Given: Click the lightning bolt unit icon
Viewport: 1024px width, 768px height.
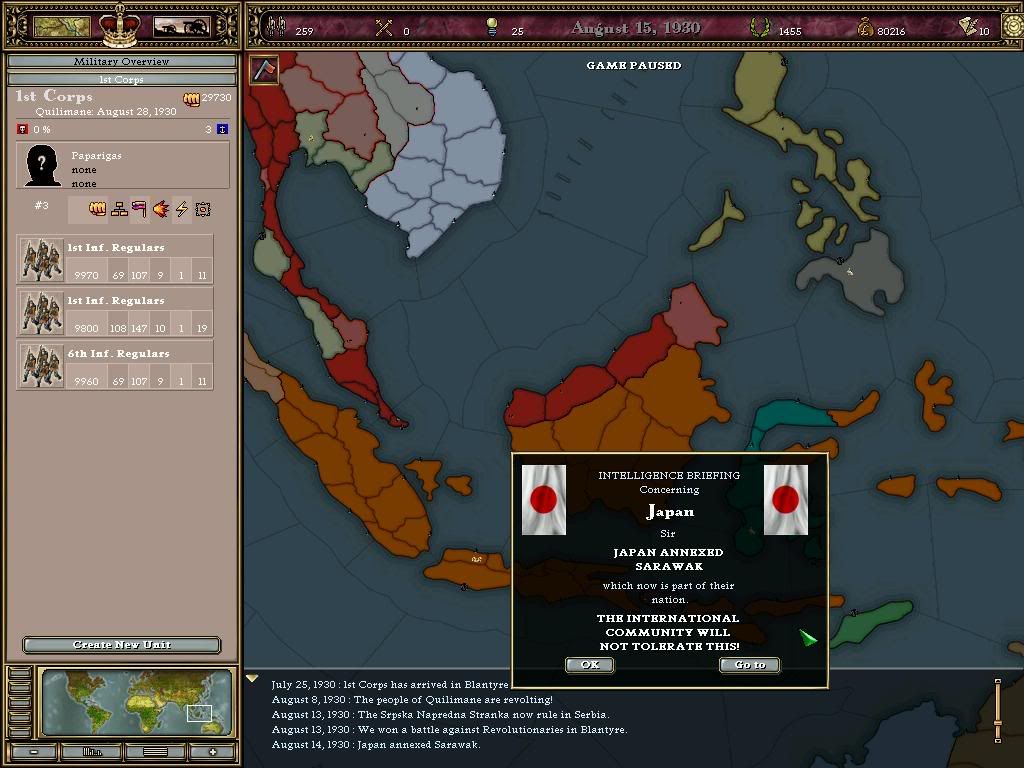Looking at the screenshot, I should (182, 209).
